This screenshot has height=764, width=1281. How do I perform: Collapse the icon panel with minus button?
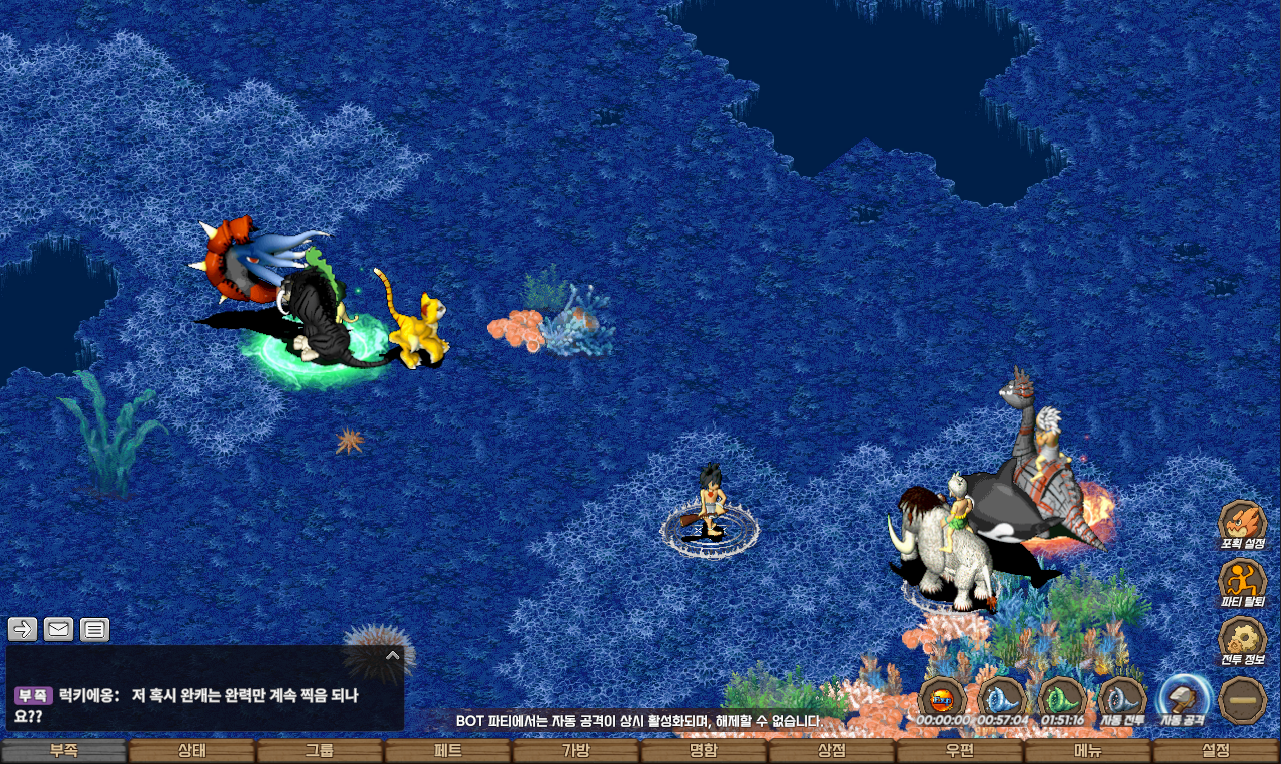(x=1243, y=699)
